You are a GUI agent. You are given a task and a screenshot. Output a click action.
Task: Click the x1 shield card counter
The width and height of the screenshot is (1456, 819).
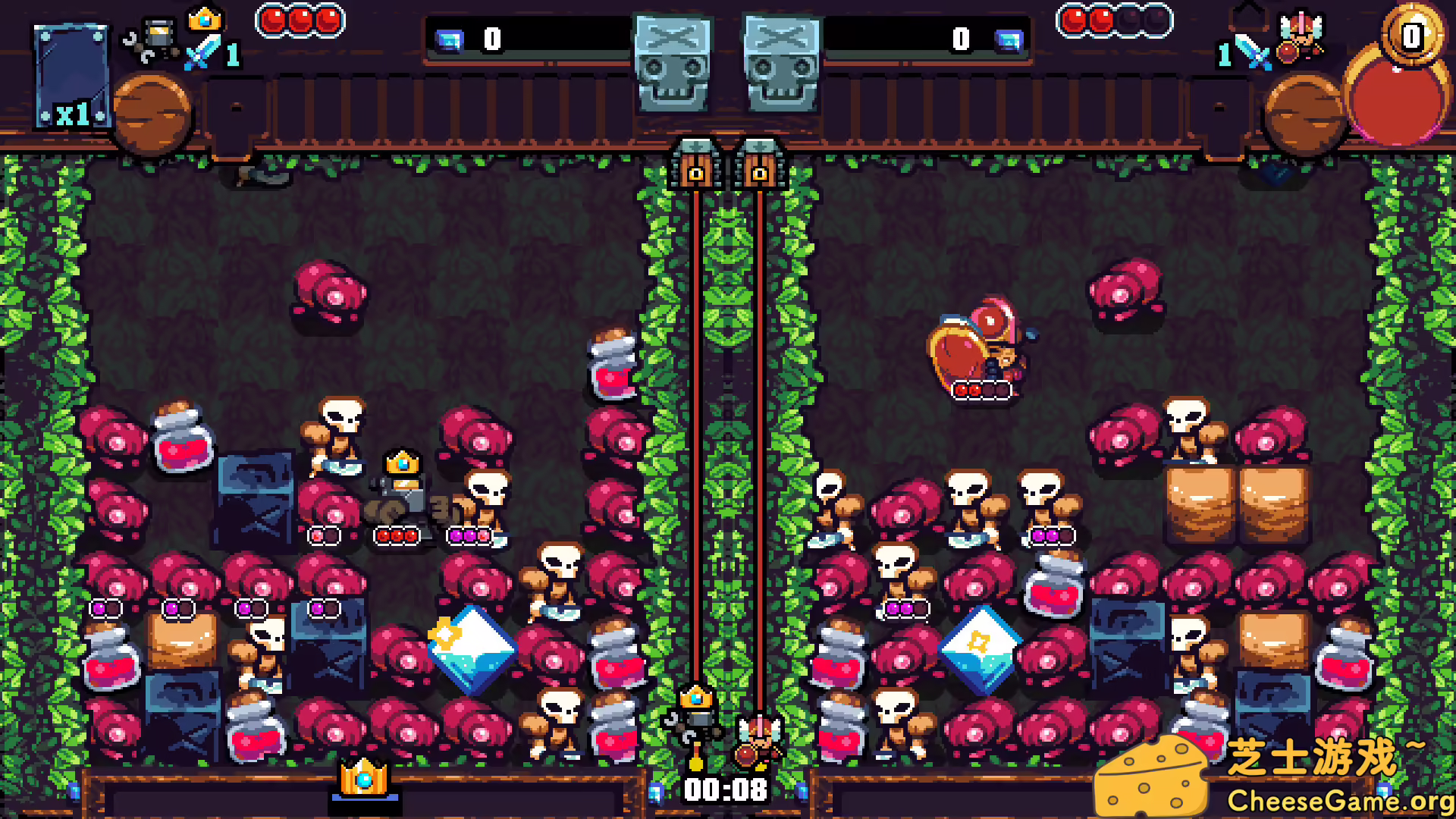[71, 76]
